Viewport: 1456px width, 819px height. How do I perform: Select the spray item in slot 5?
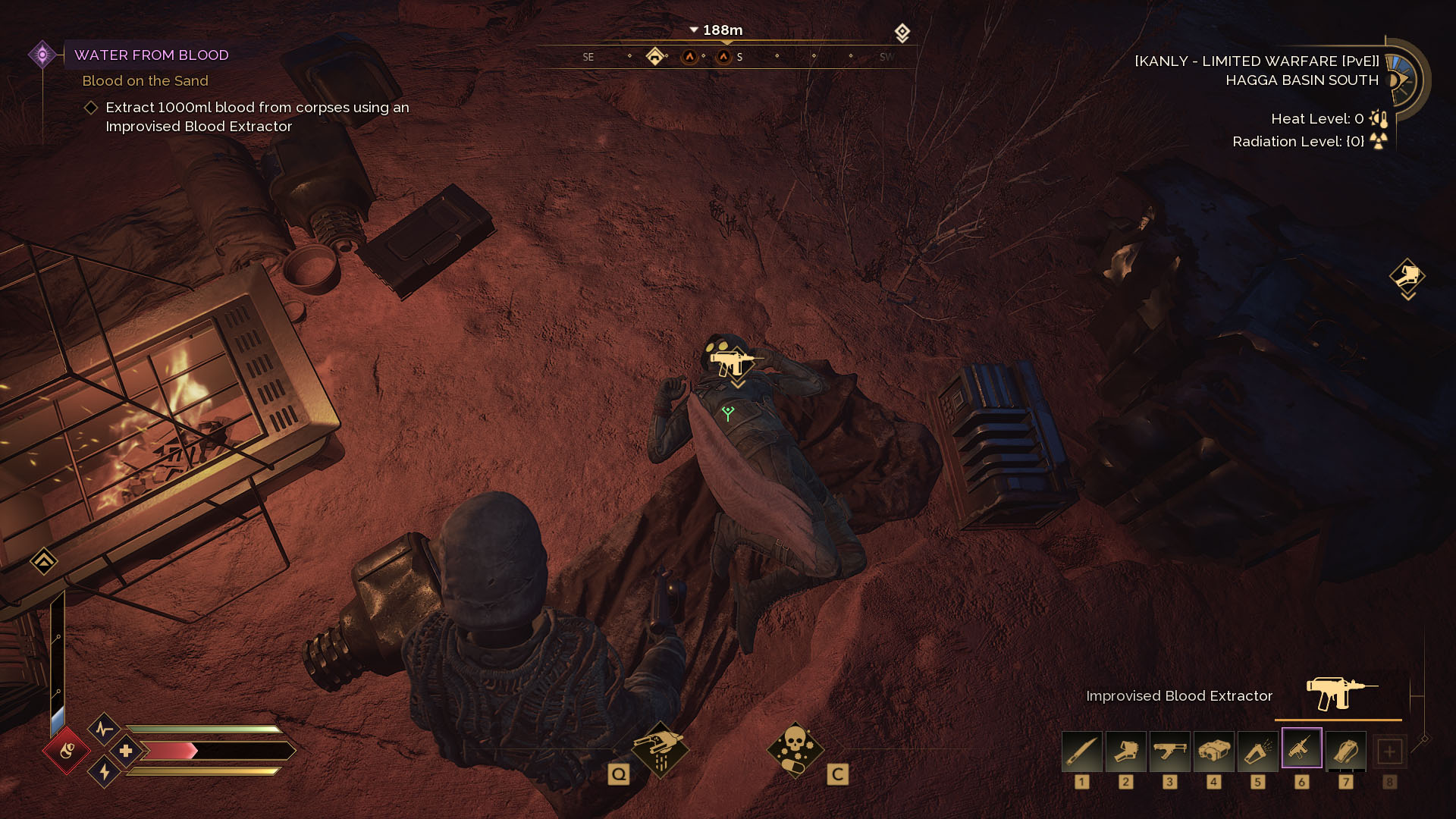pyautogui.click(x=1258, y=751)
